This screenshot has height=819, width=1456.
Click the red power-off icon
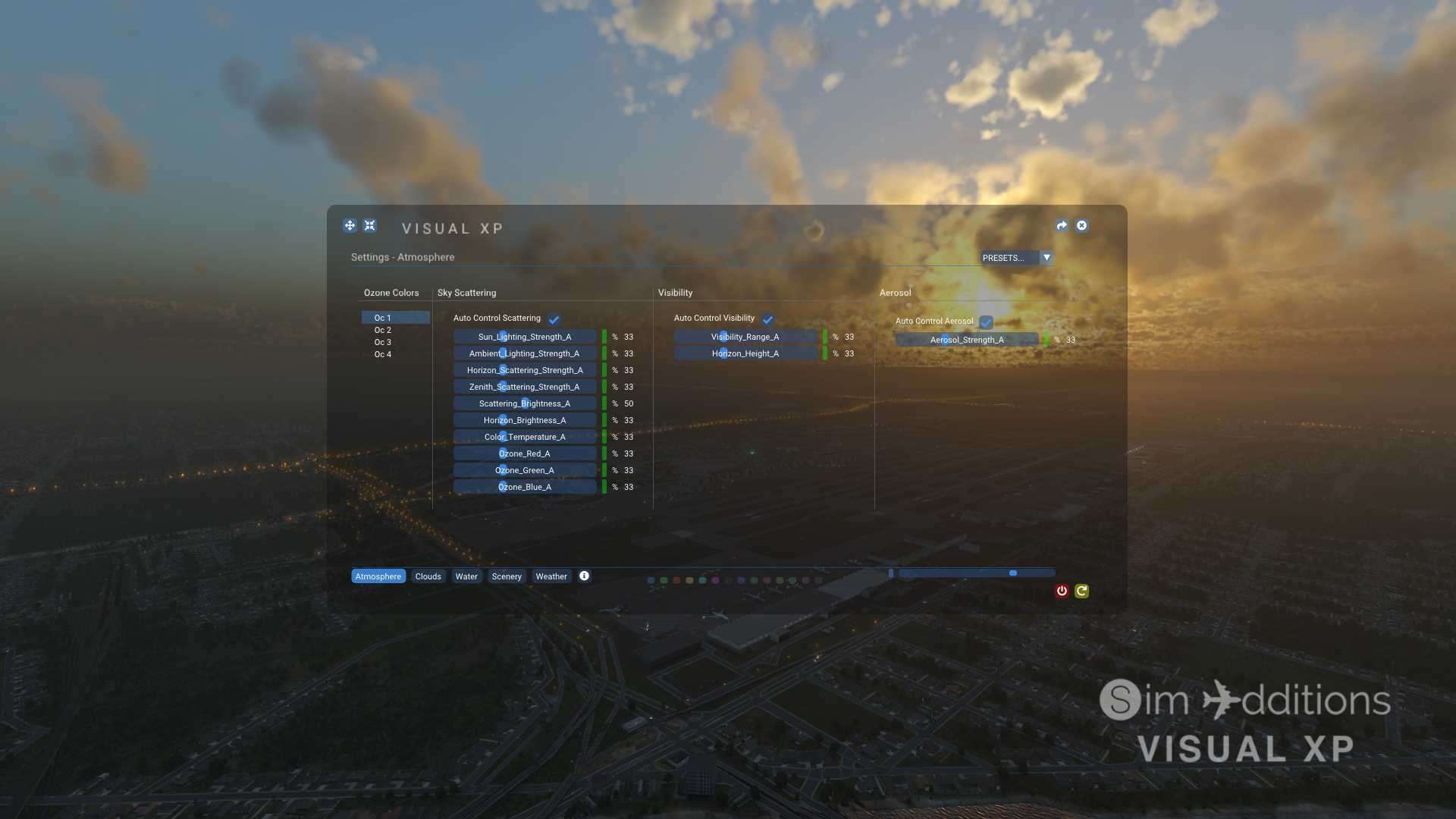point(1062,591)
